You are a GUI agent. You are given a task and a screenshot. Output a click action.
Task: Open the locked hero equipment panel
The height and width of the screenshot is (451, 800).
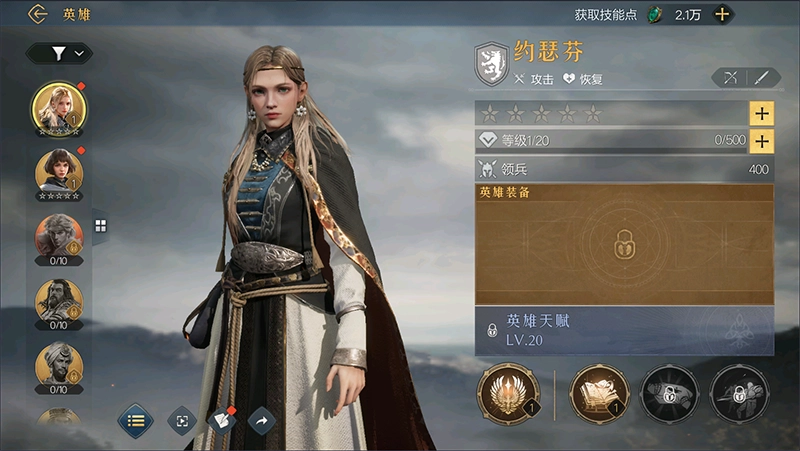click(623, 244)
